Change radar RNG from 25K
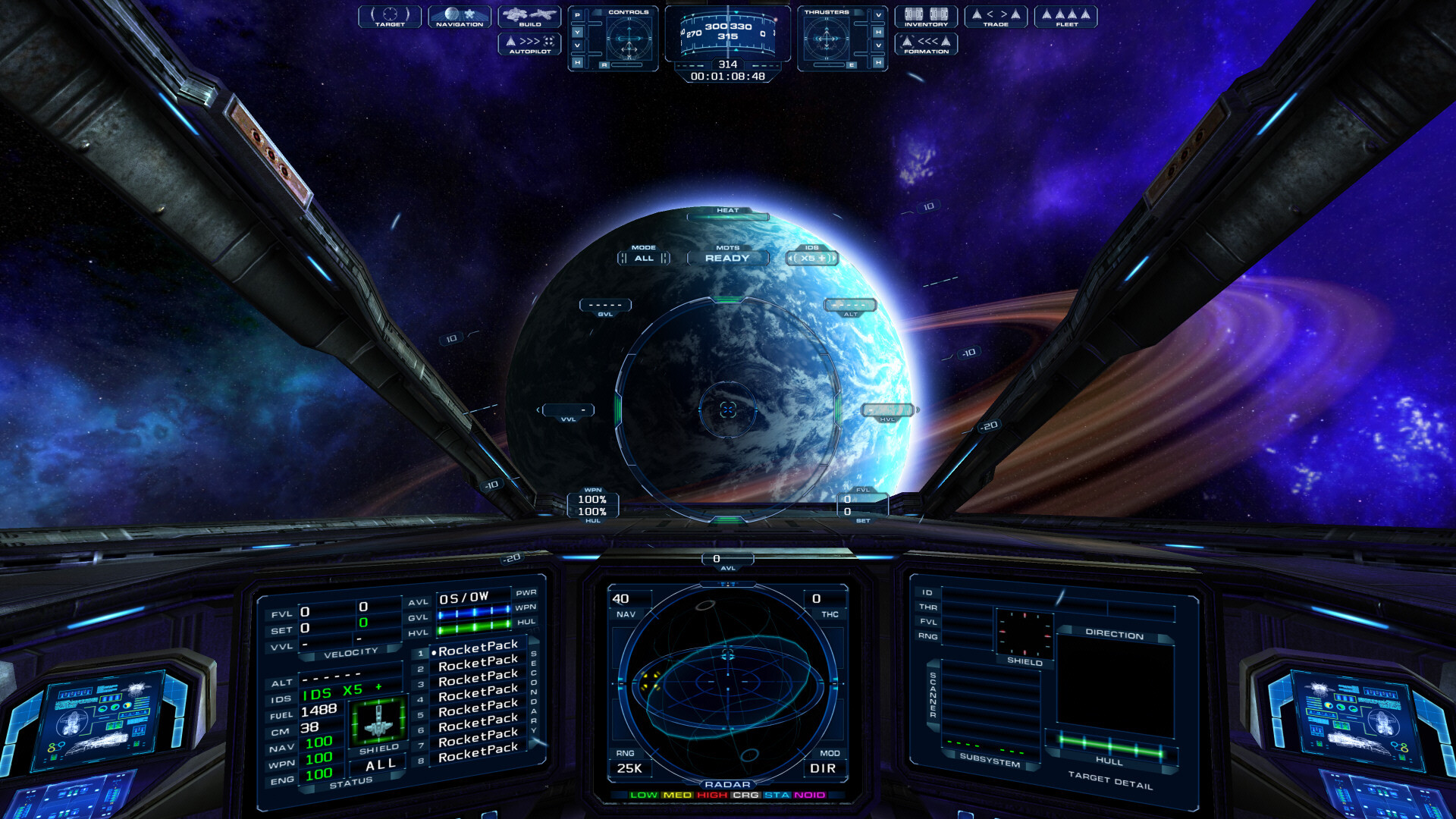 [629, 768]
